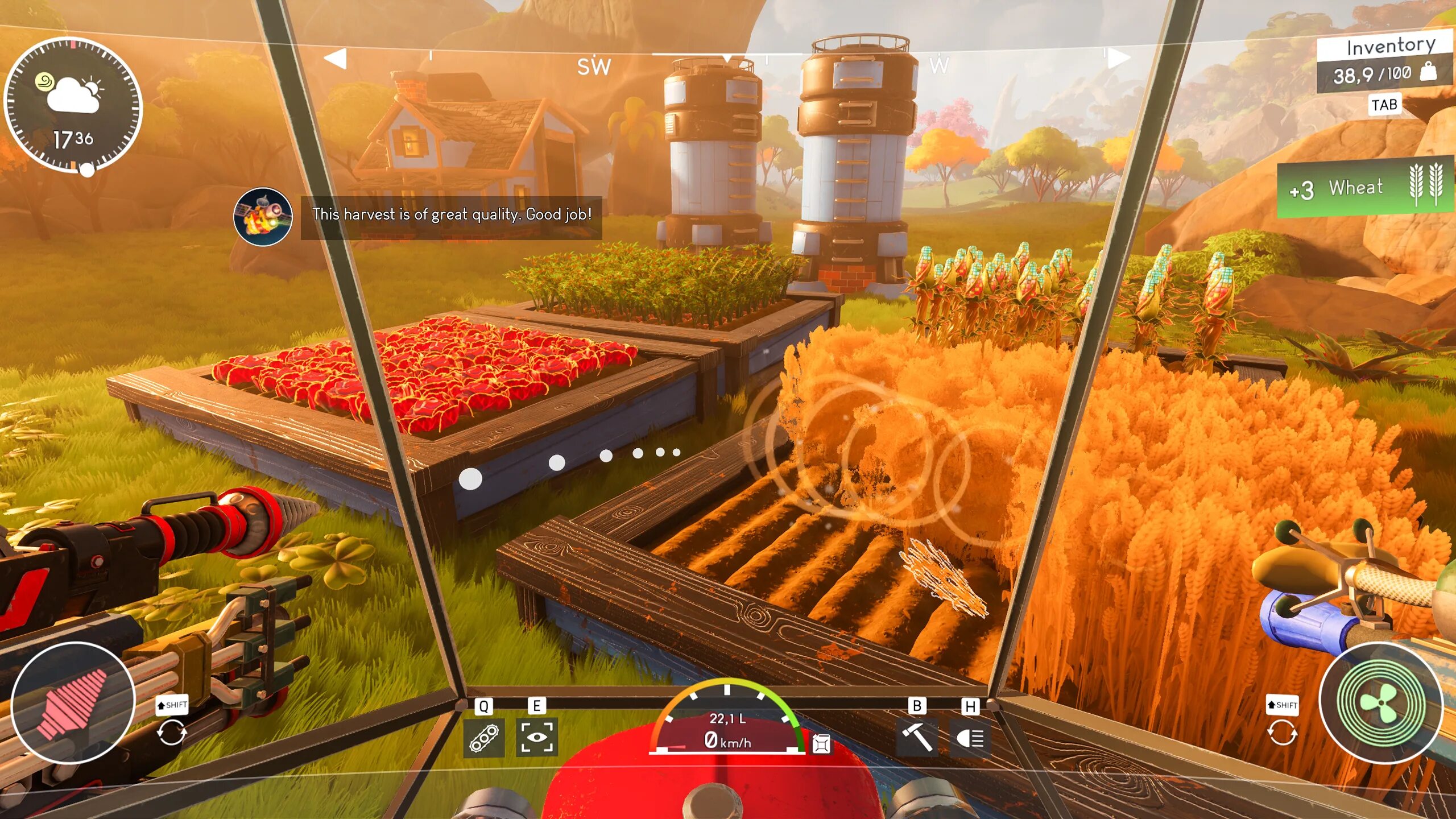Viewport: 1456px width, 819px height.
Task: Cycle the right tool with swap arrows
Action: click(1282, 732)
